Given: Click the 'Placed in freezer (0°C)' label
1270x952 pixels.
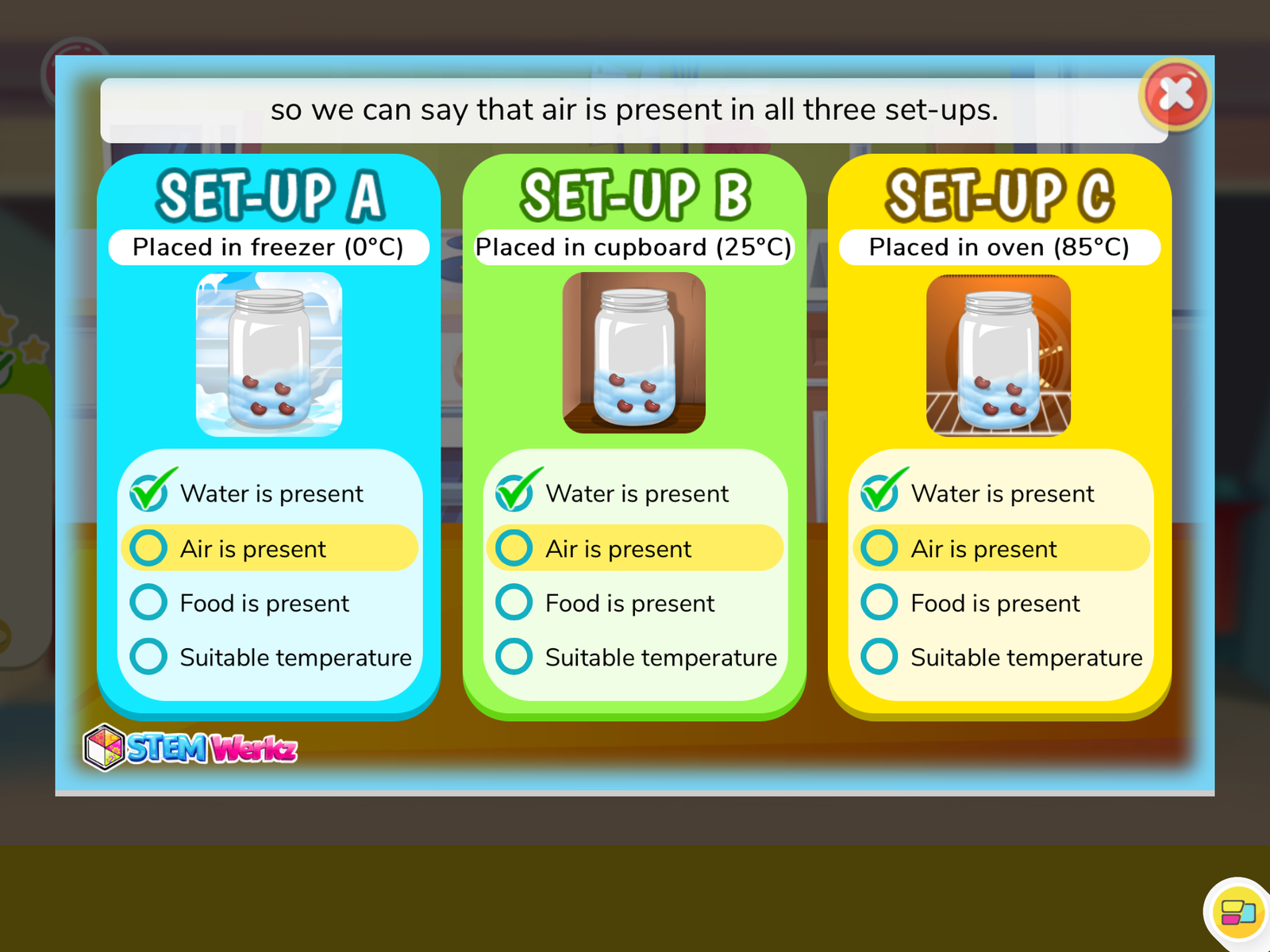Looking at the screenshot, I should (x=269, y=247).
